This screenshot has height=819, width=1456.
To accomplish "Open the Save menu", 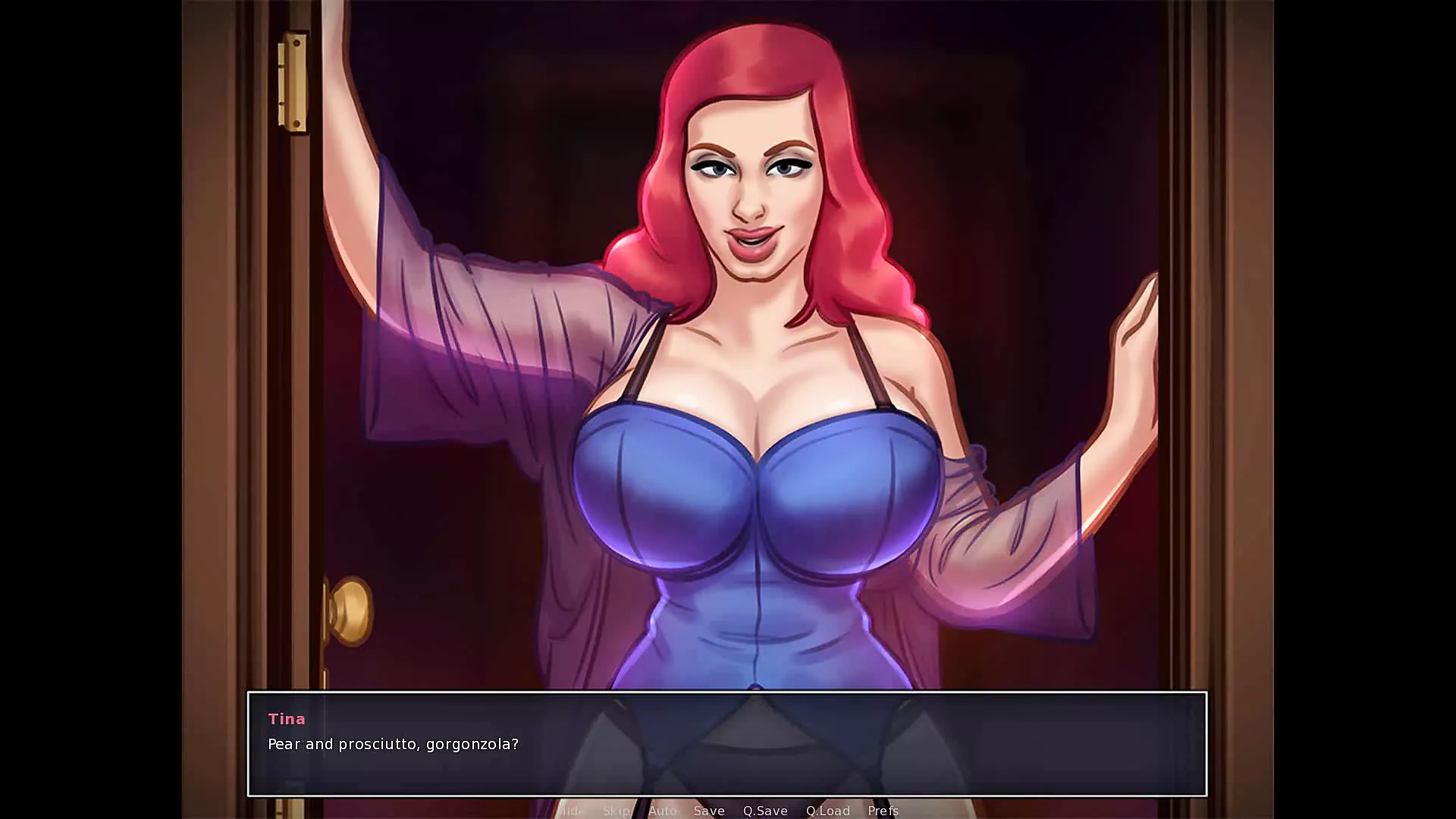I will [x=709, y=811].
